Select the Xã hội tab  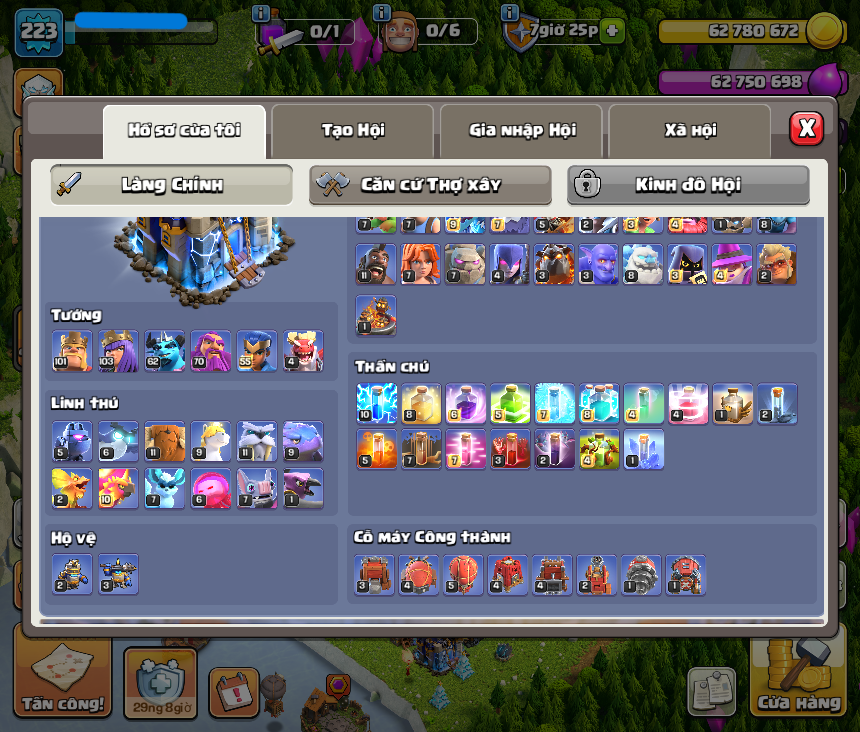(689, 130)
